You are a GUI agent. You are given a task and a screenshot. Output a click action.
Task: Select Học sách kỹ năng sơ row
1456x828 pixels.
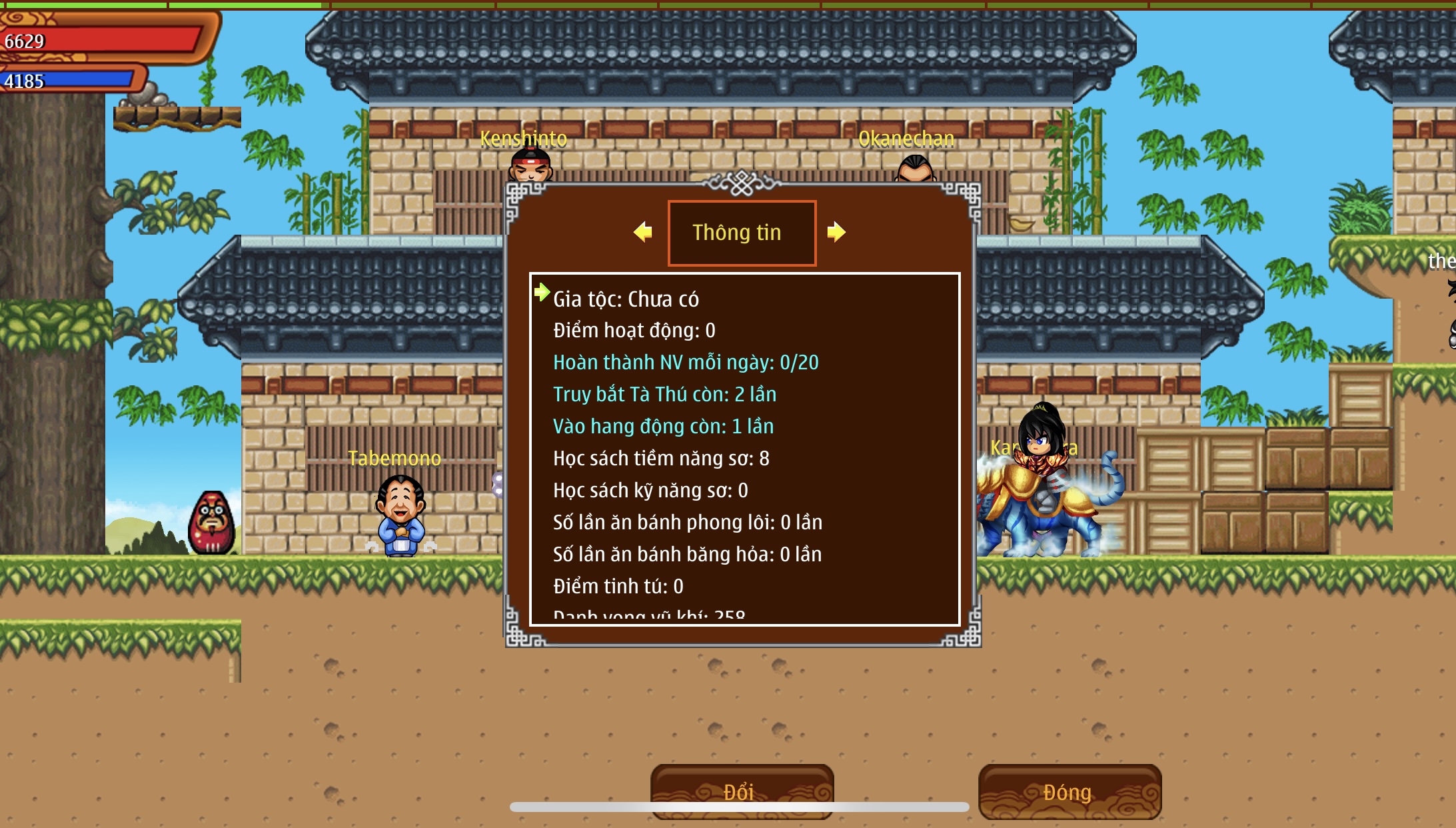pyautogui.click(x=650, y=491)
